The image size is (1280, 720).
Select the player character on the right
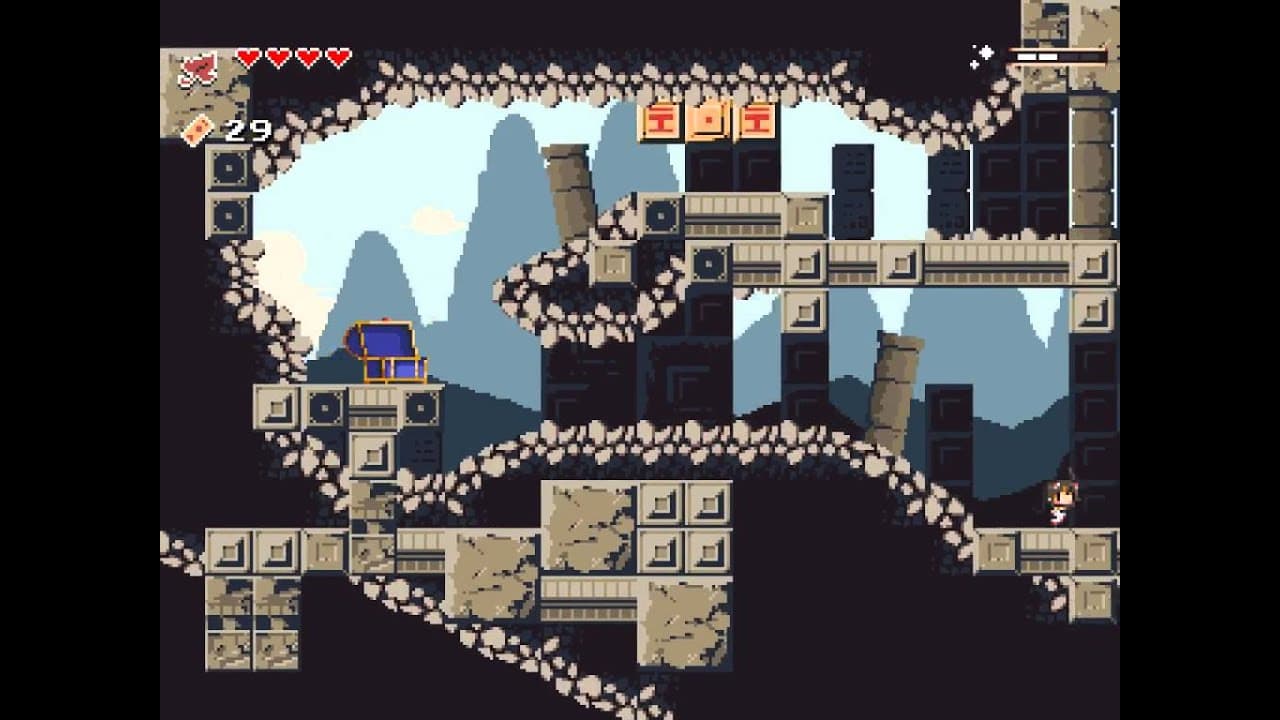1060,502
